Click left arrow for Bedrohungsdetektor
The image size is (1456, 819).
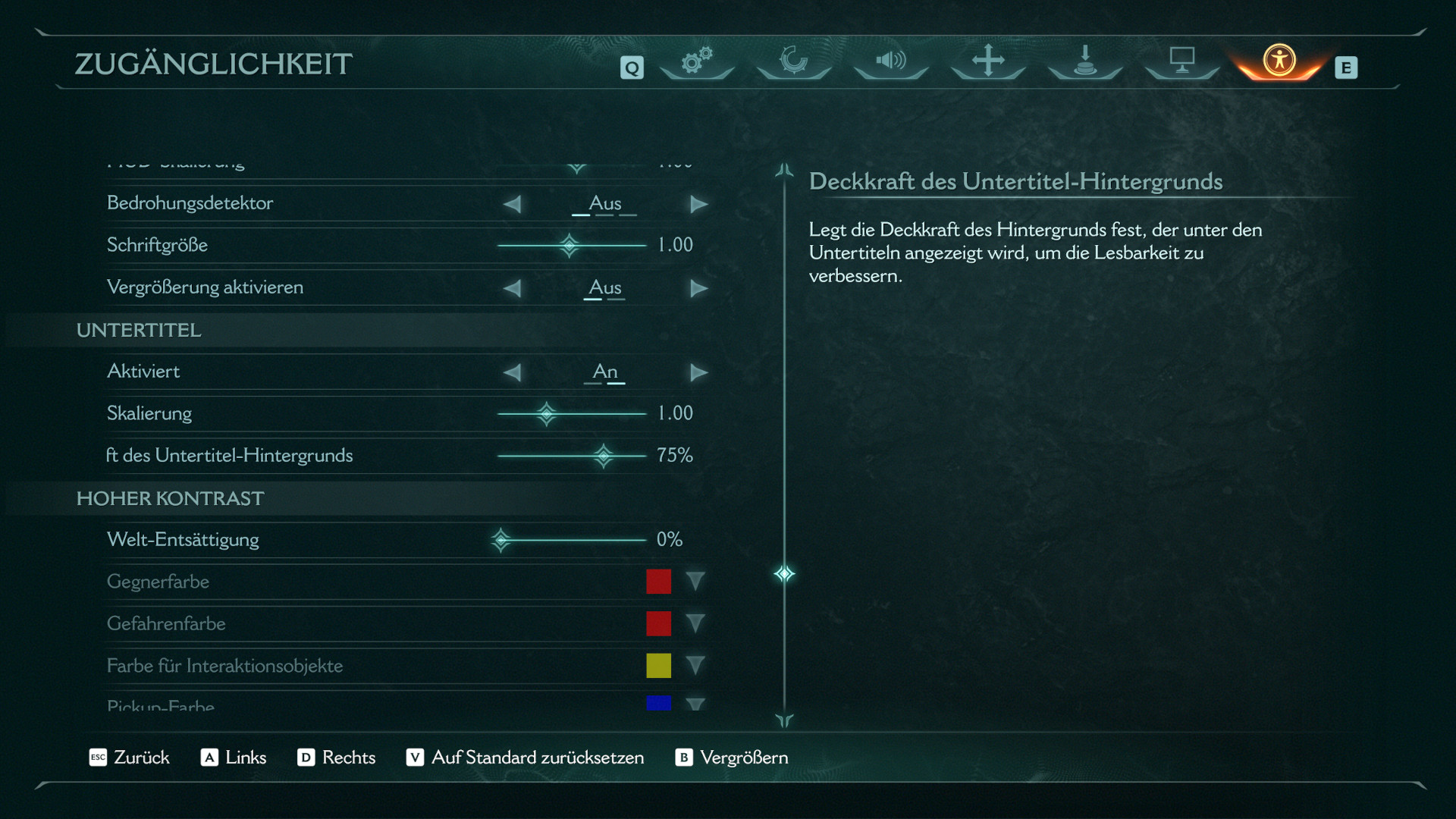tap(513, 204)
